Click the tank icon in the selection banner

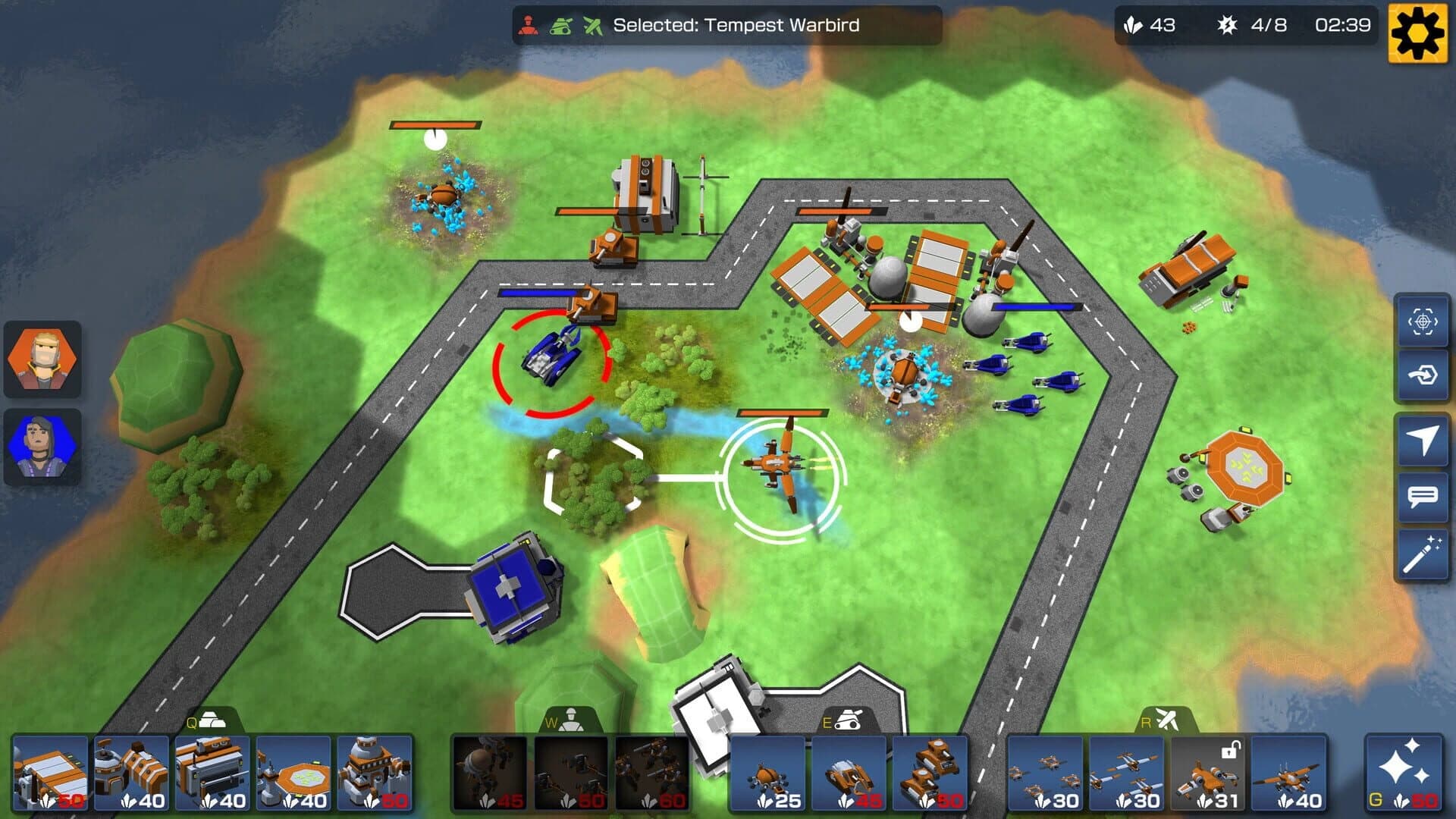(560, 24)
